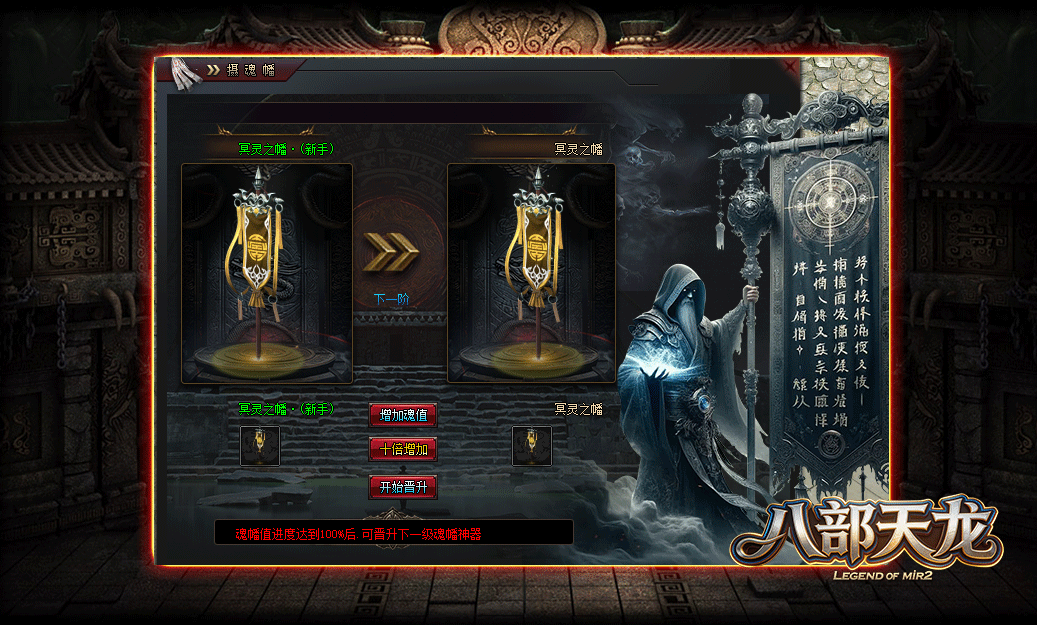Viewport: 1037px width, 625px height.
Task: Select the small next-tier 冥灵之幡 item slot
Action: click(532, 446)
